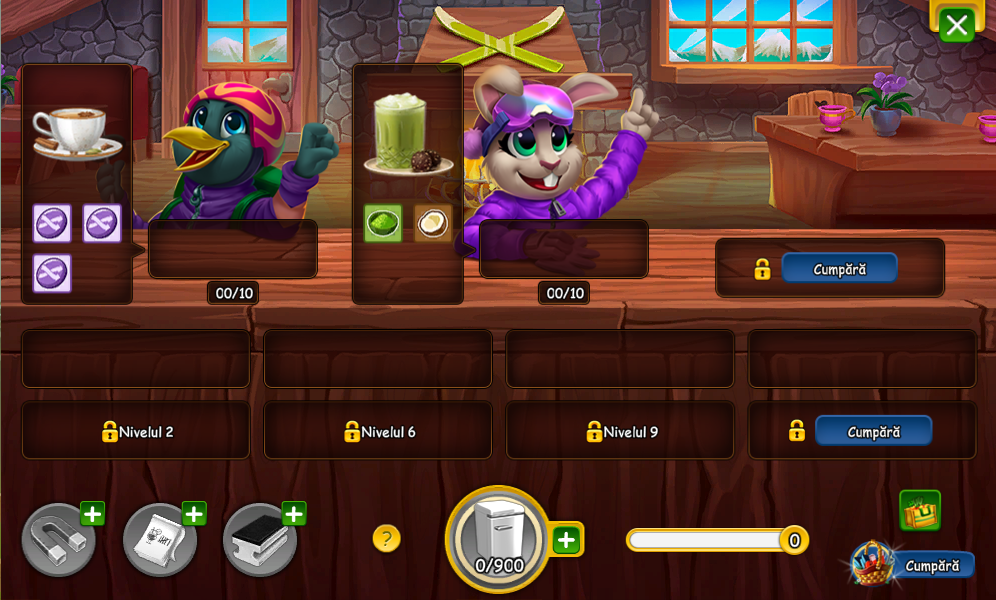Choose the coffee cup order image
Image resolution: width=996 pixels, height=600 pixels.
[75, 133]
